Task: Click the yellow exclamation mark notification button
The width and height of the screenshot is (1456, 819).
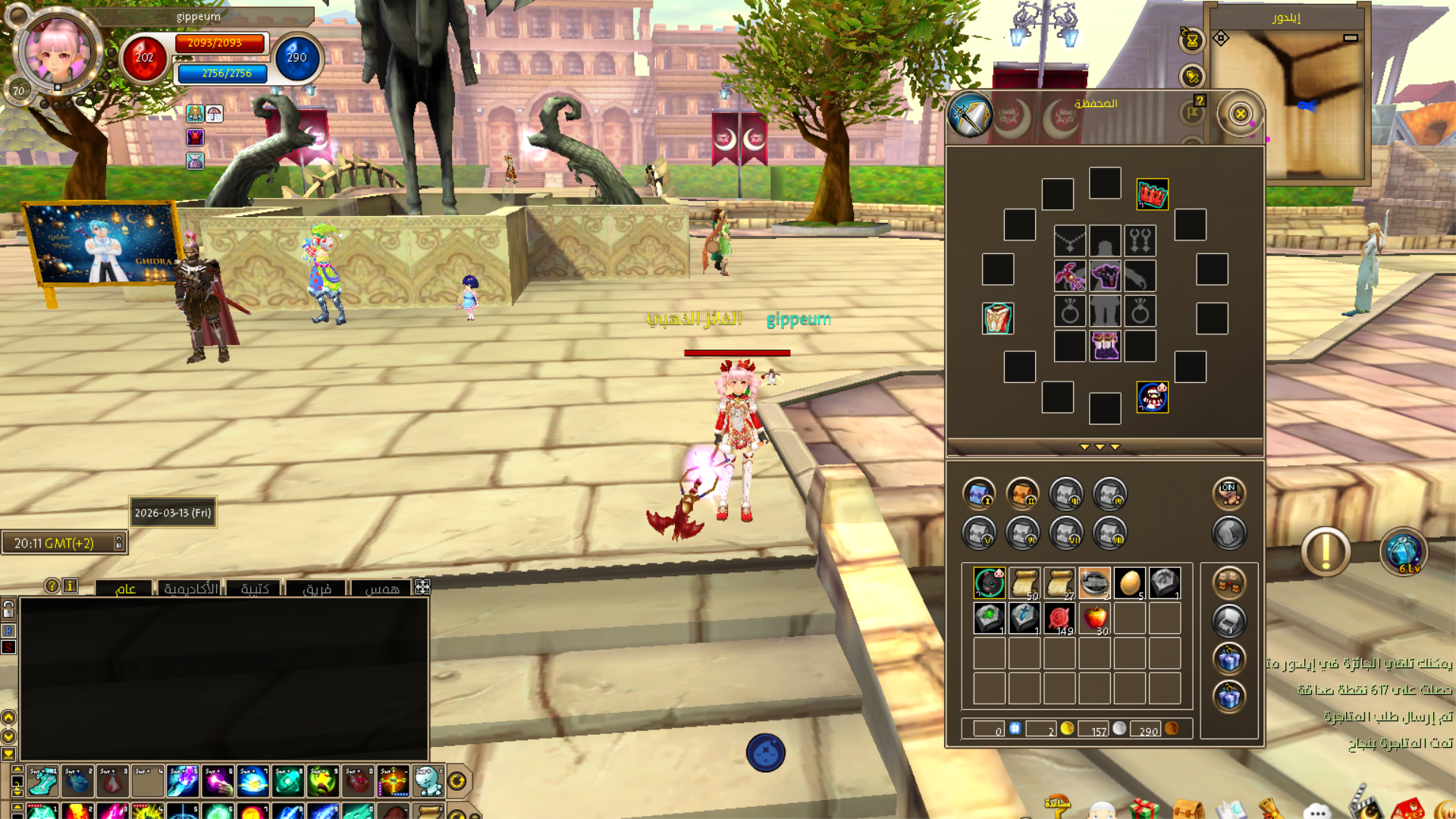Action: click(x=1326, y=552)
